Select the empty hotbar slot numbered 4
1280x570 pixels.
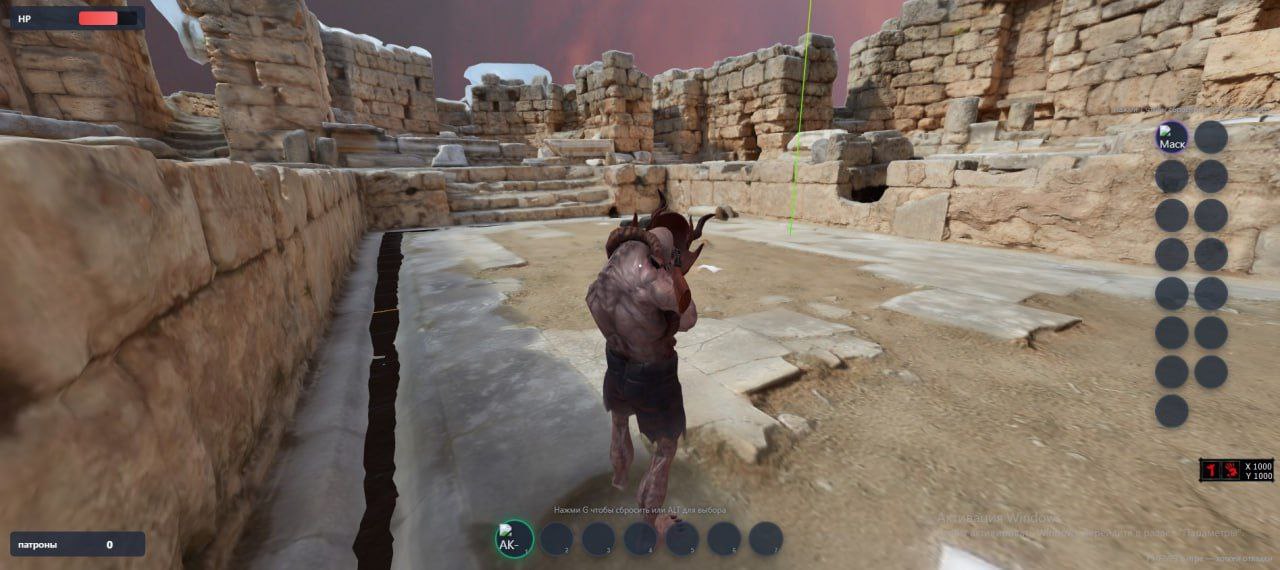pyautogui.click(x=640, y=539)
